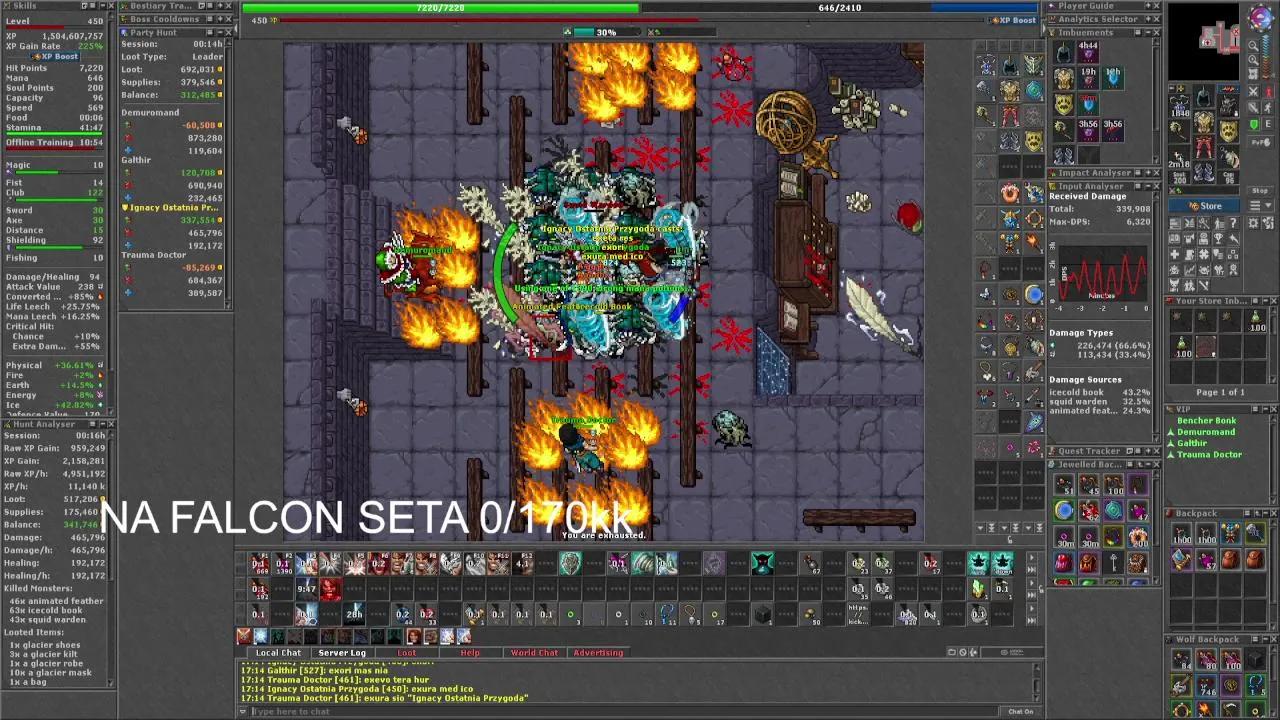Collapse the Imbuements panel
Screen dimensions: 1280x720
pos(1147,31)
